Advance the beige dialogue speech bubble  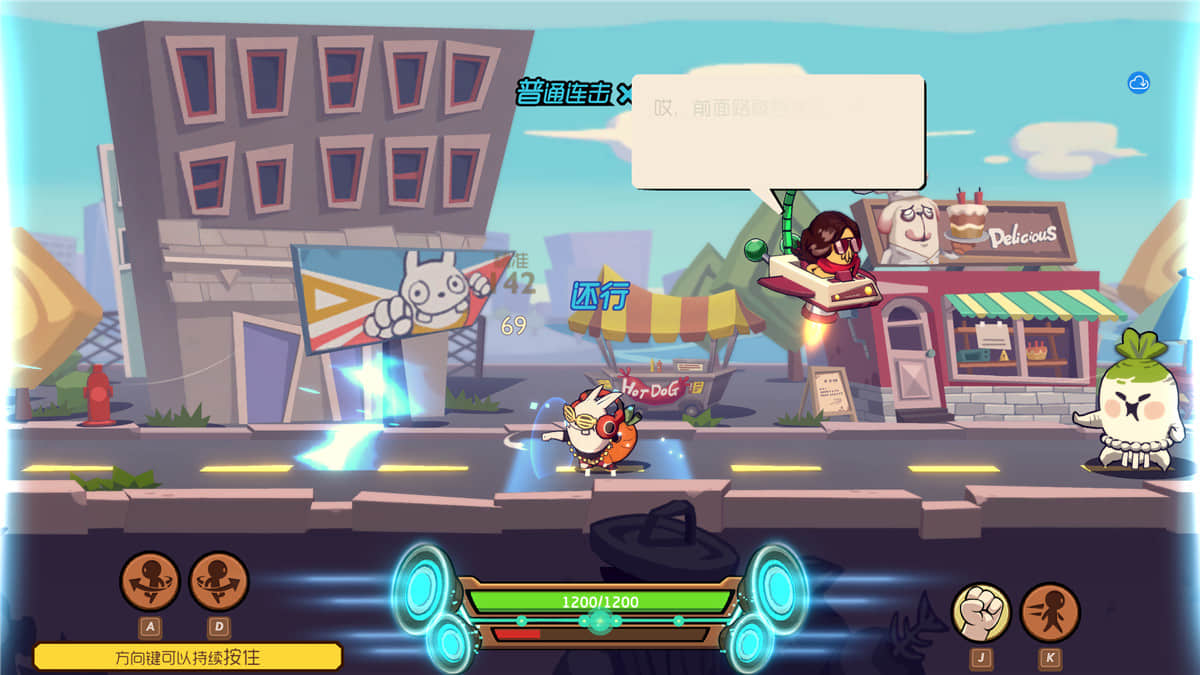click(778, 131)
